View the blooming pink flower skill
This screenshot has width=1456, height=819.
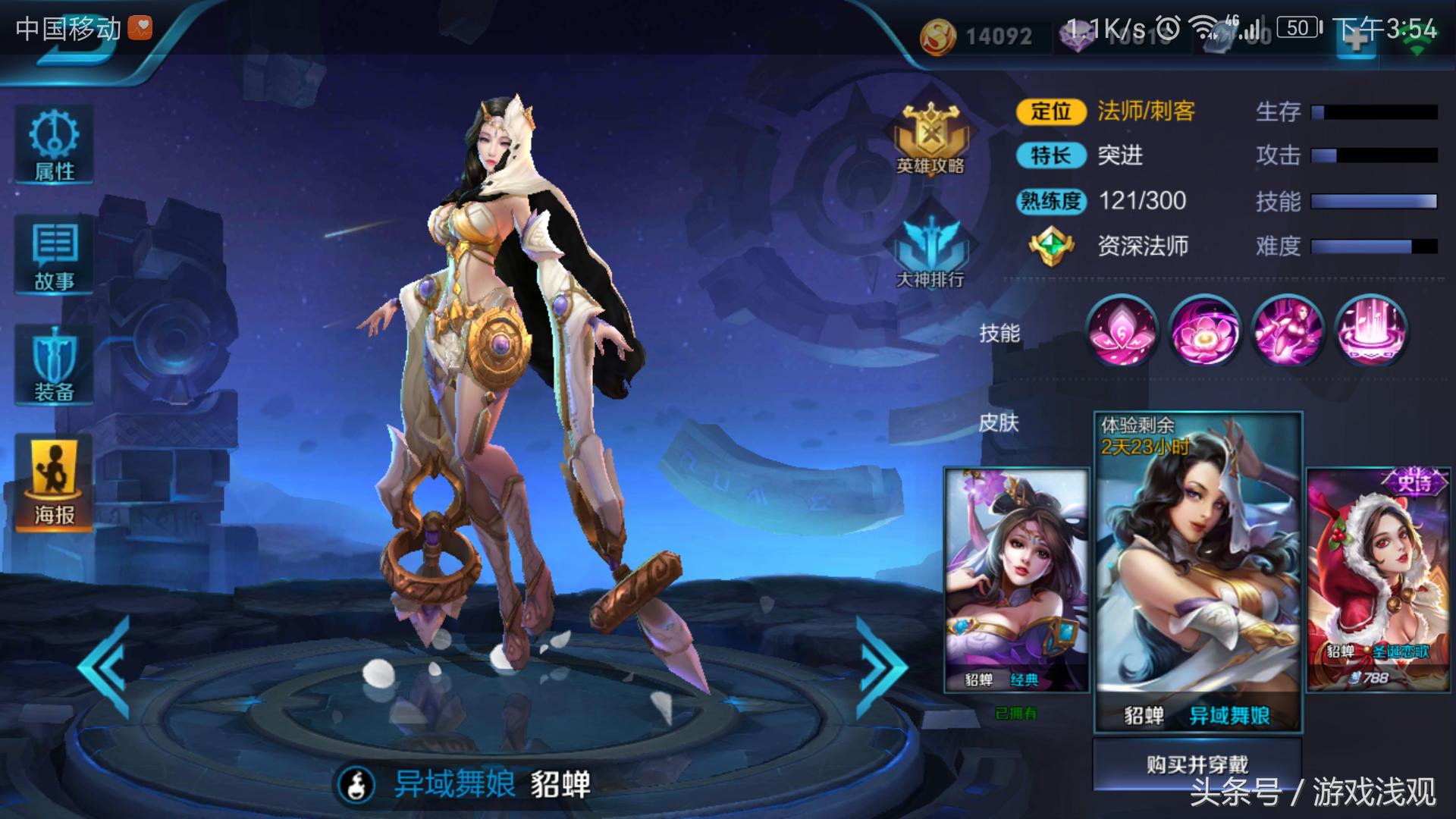(1205, 331)
